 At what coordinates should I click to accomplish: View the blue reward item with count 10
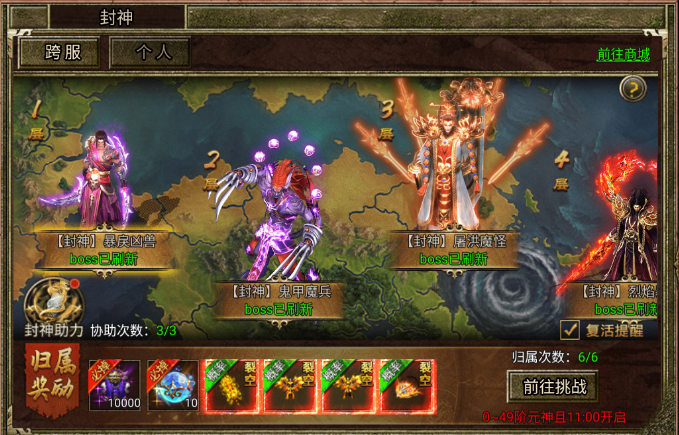173,385
